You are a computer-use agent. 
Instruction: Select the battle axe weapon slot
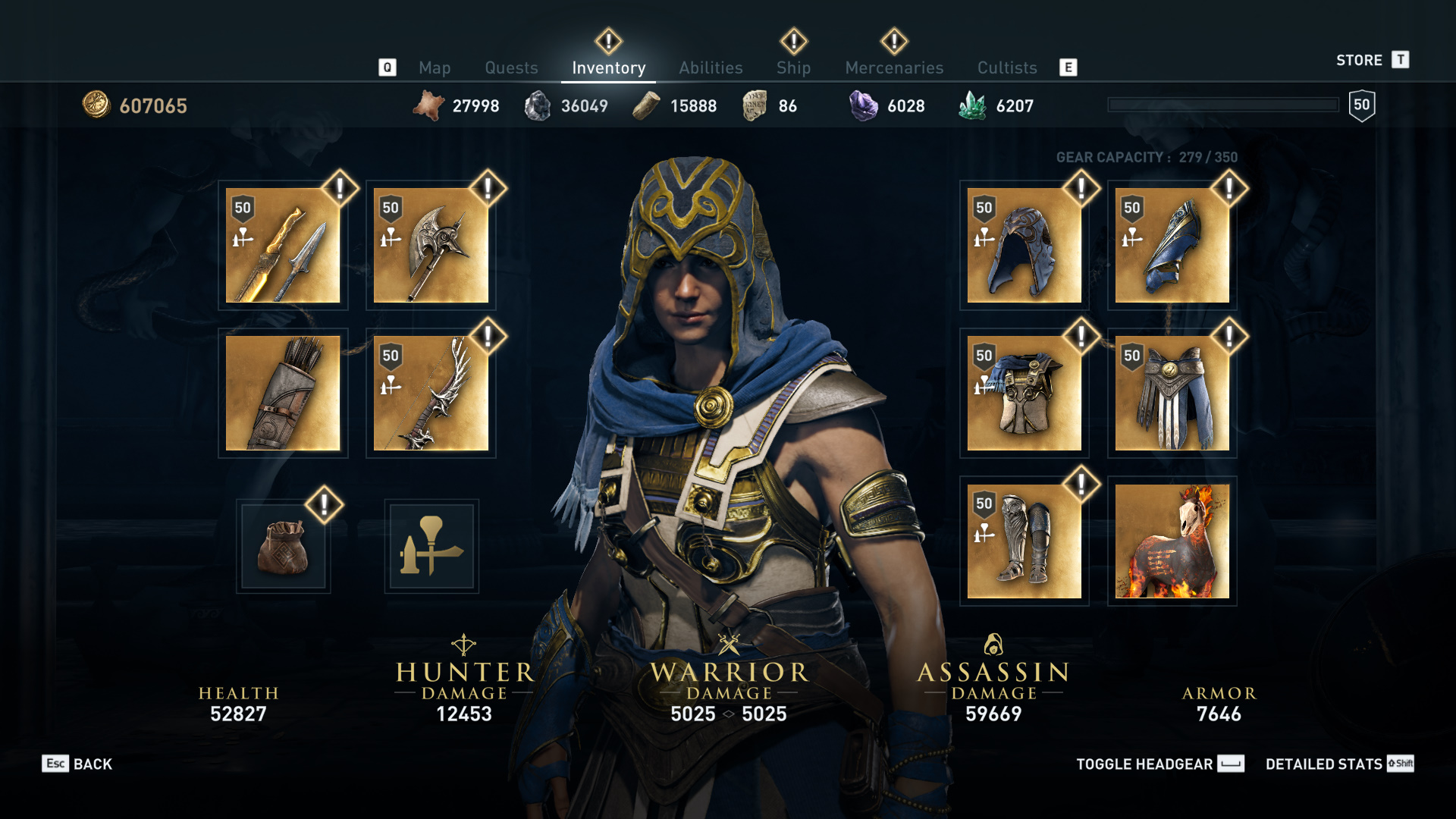tap(431, 246)
